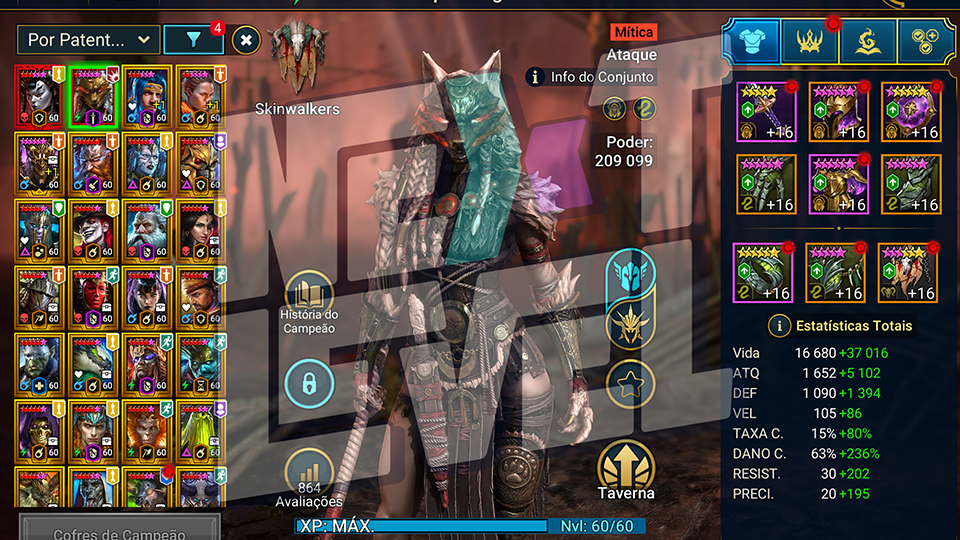Select the gold star button
The image size is (960, 540).
630,383
